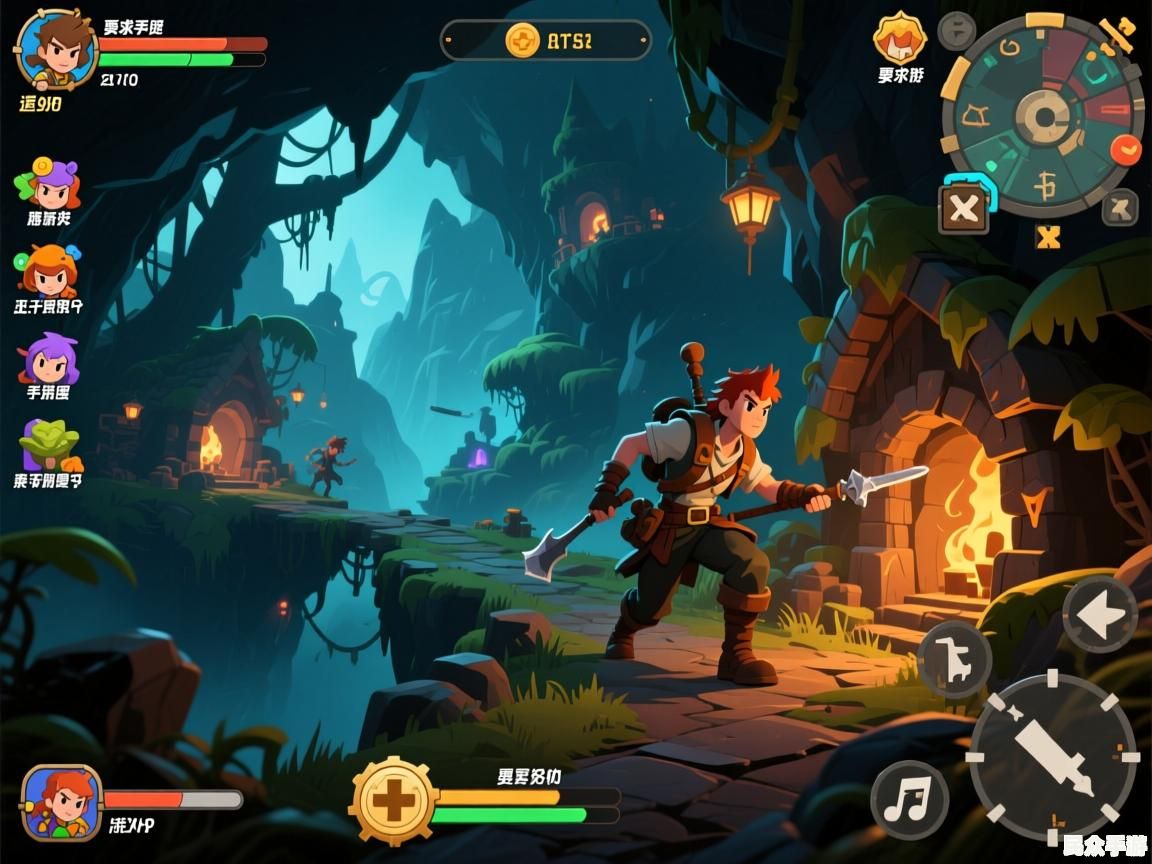Open the circular compass minimap
The height and width of the screenshot is (864, 1152).
click(x=1043, y=117)
